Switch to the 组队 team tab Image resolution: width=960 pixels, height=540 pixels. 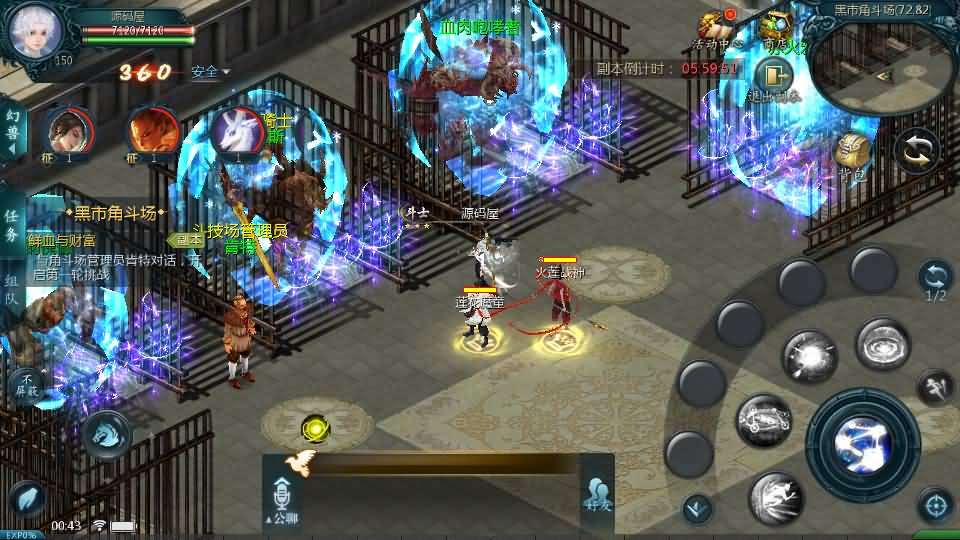(11, 290)
